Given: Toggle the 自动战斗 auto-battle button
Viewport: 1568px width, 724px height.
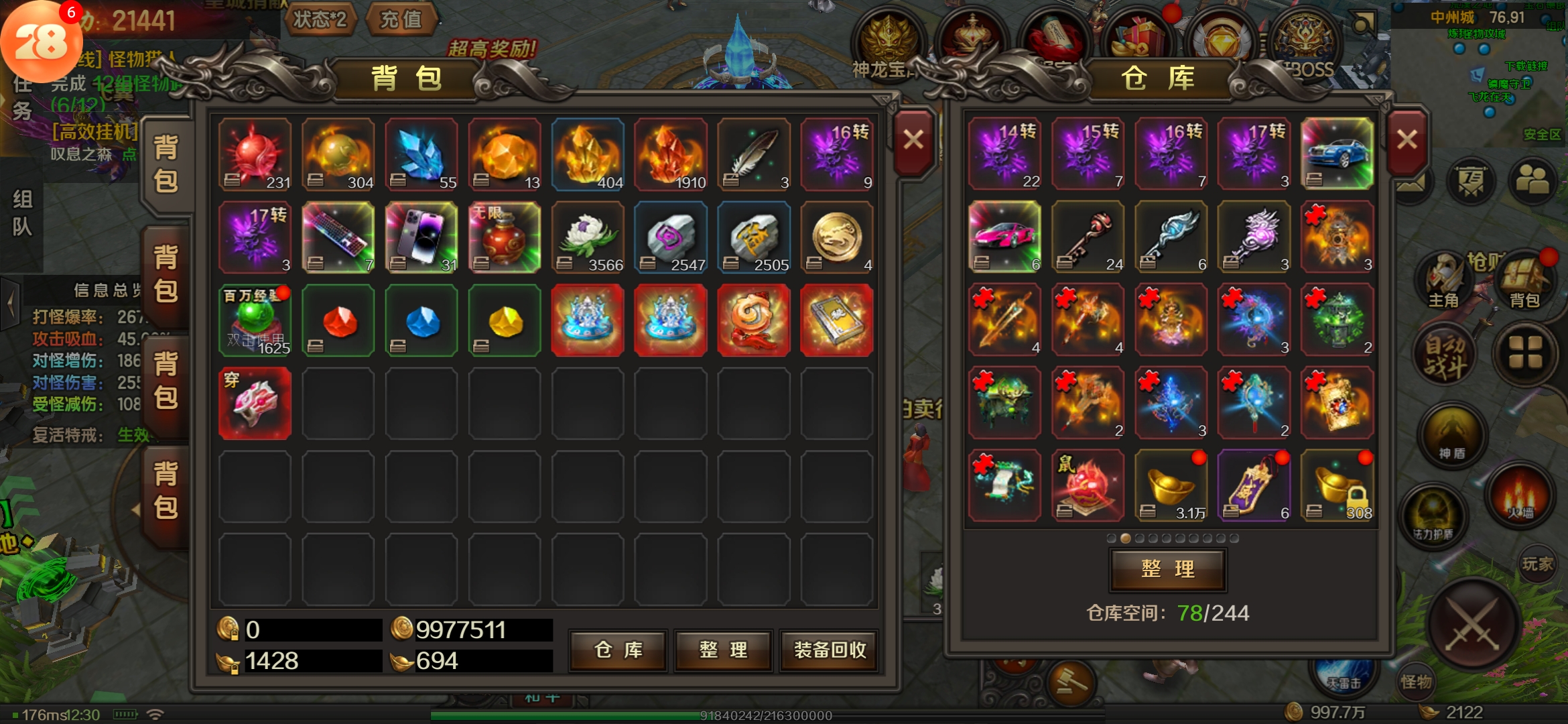Looking at the screenshot, I should (1445, 357).
